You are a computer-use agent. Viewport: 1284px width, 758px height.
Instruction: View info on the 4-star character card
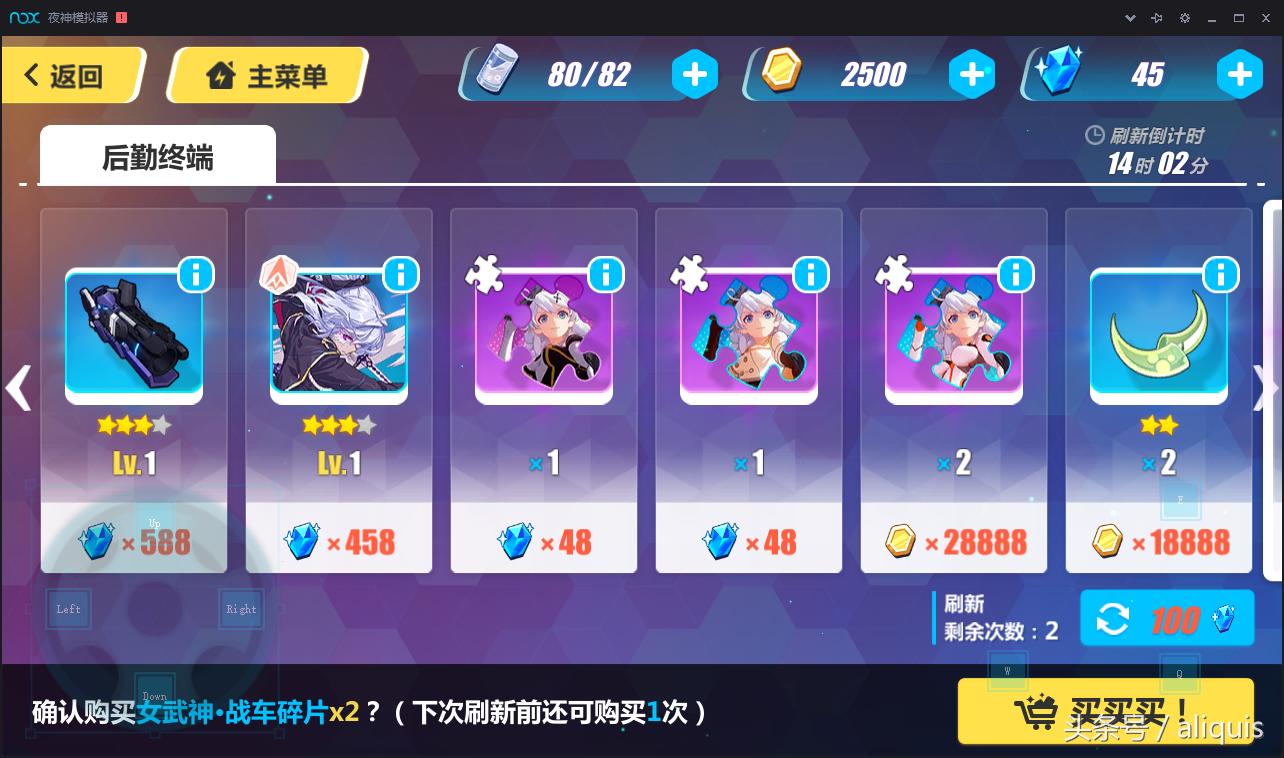pyautogui.click(x=401, y=274)
